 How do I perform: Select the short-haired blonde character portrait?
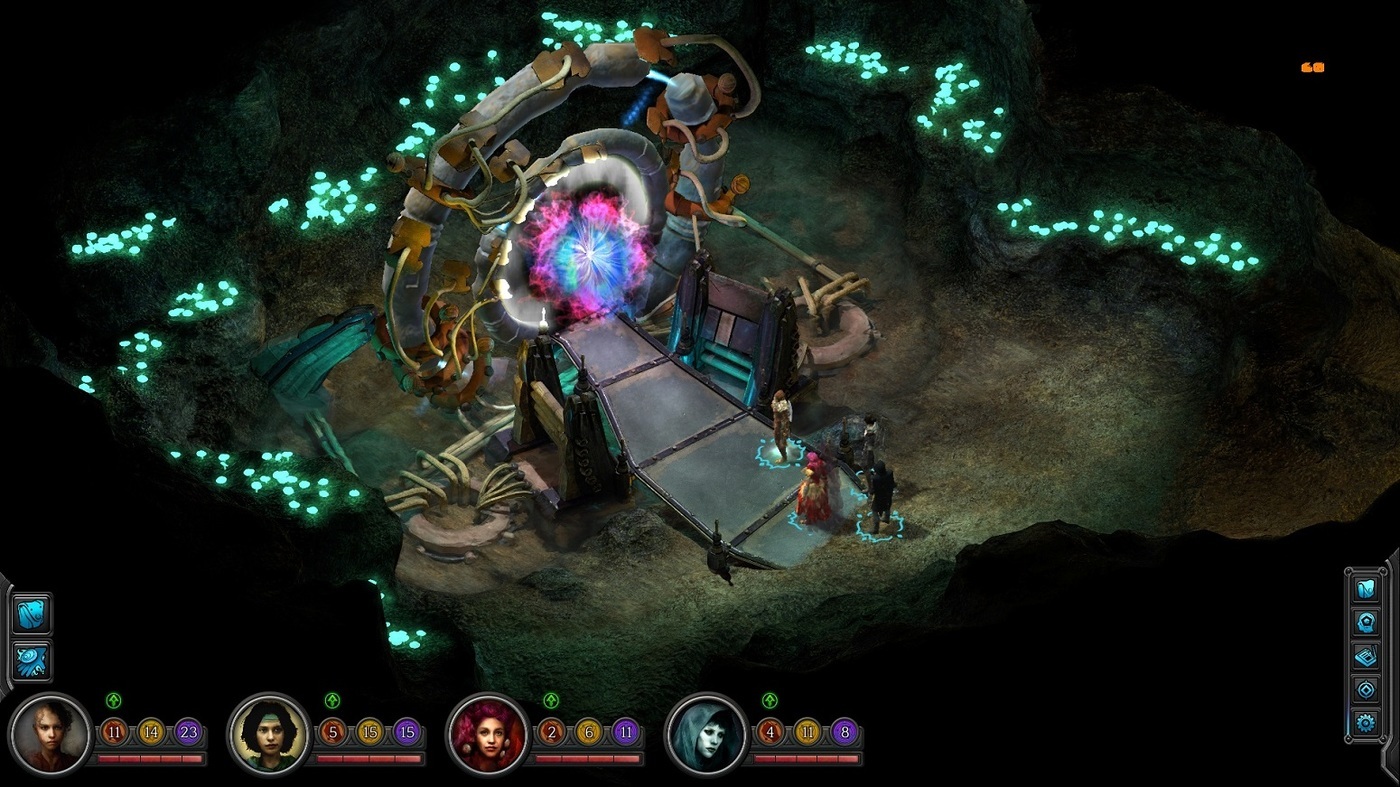click(x=50, y=735)
